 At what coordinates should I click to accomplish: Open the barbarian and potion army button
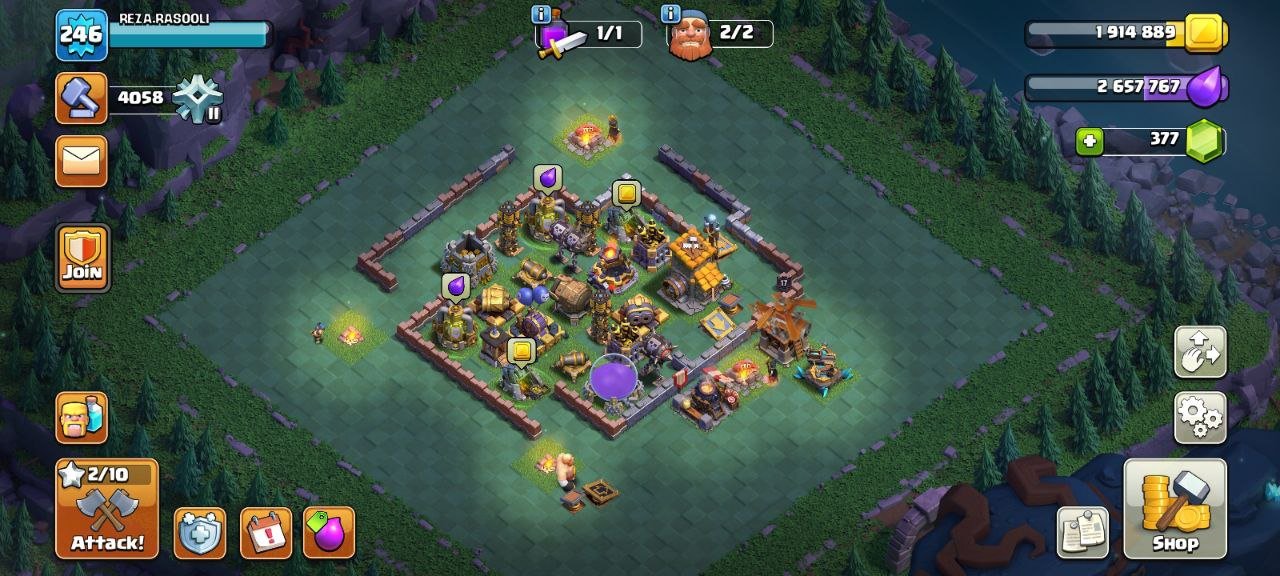pyautogui.click(x=82, y=418)
